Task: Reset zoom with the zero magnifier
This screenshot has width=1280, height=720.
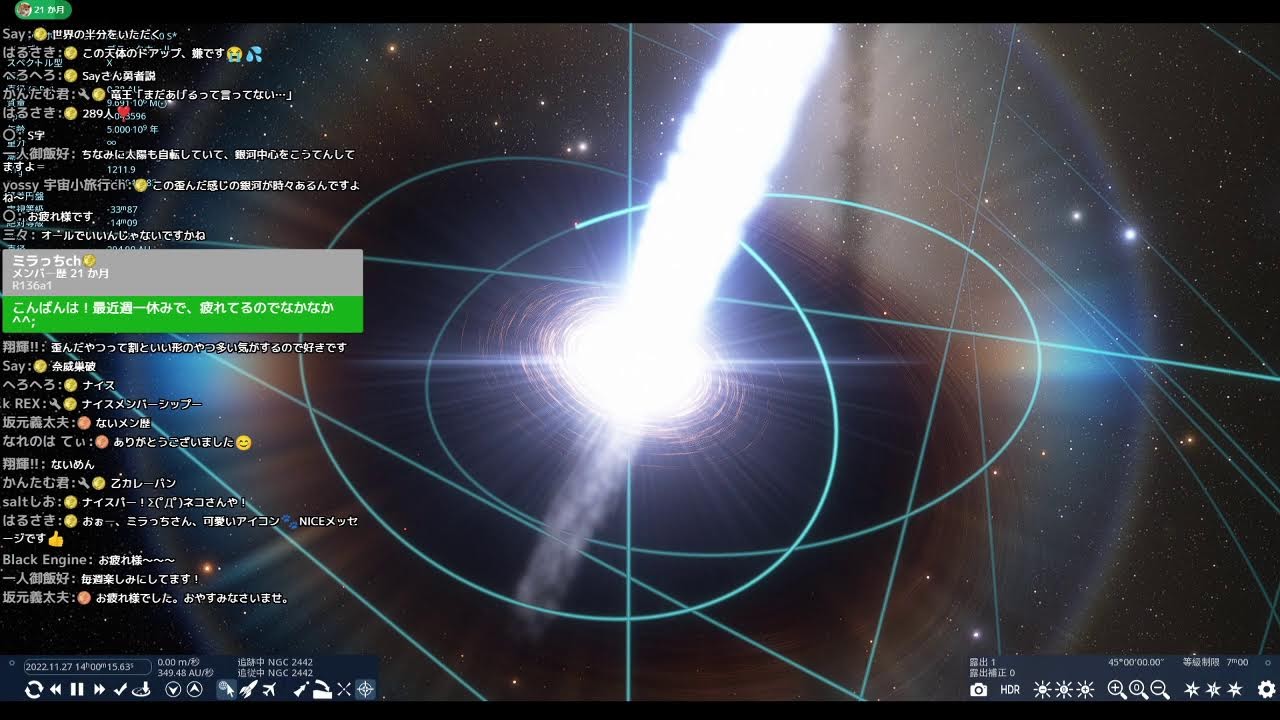Action: pos(1138,689)
